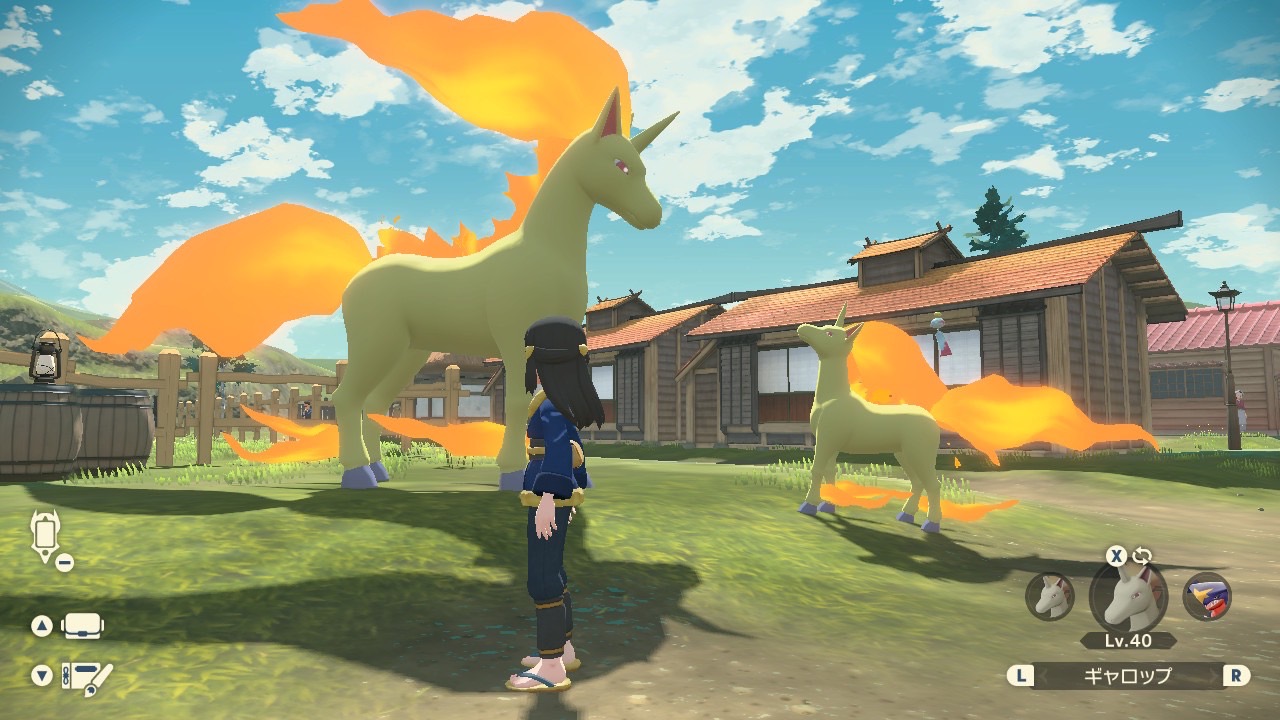This screenshot has width=1280, height=720.
Task: Select the centre Rapidash portrait above Lv.40
Action: click(1128, 597)
